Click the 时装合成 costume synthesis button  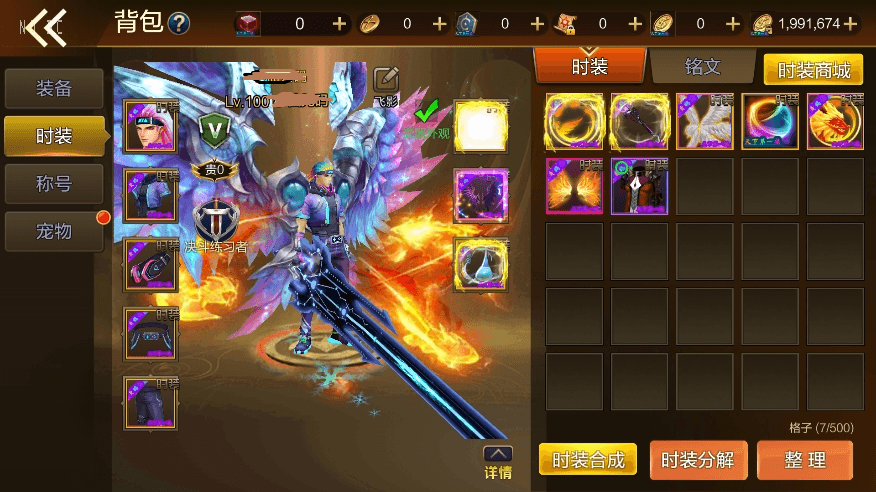(588, 459)
